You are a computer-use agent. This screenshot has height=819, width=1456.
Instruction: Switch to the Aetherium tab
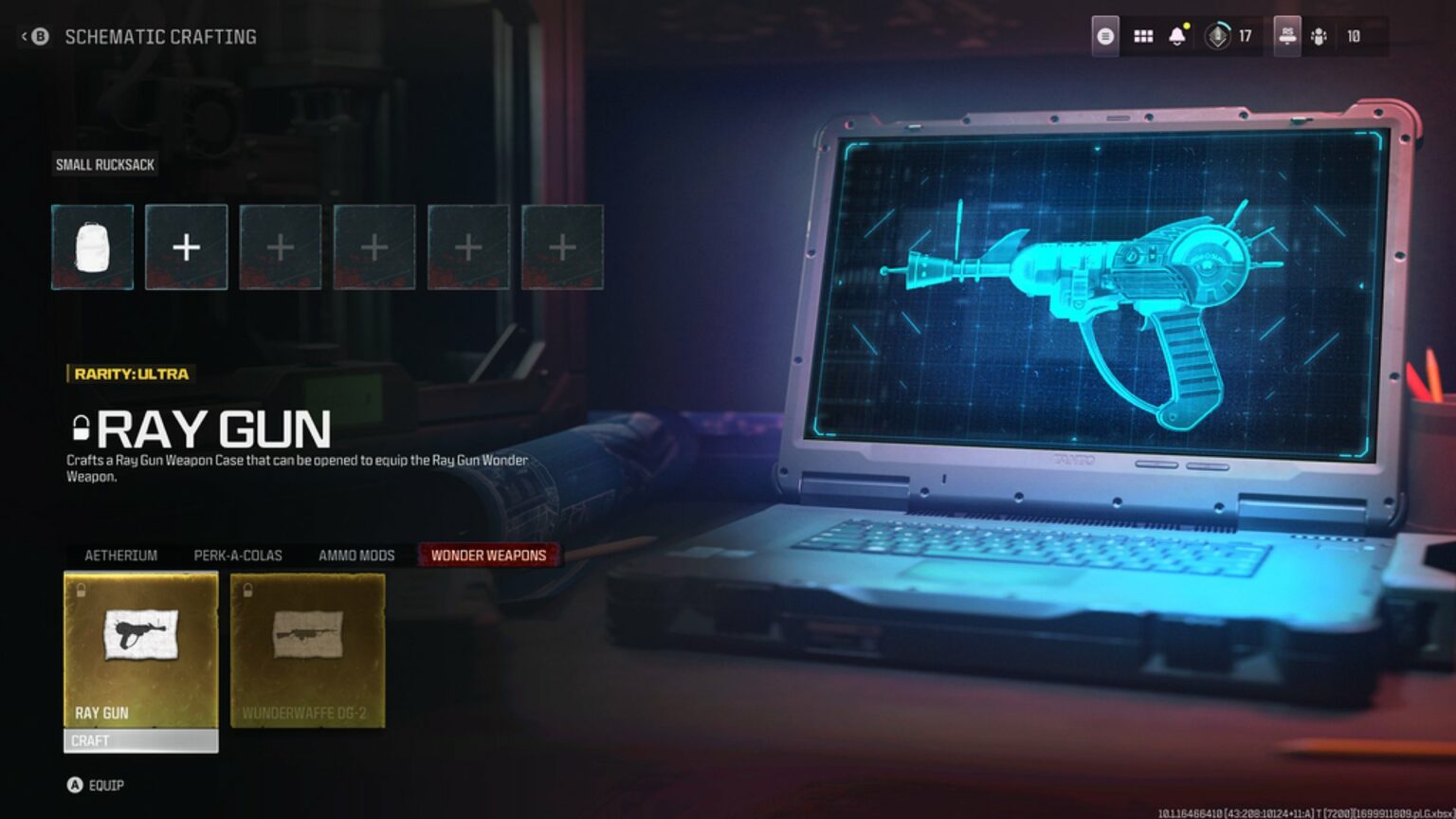[x=120, y=555]
